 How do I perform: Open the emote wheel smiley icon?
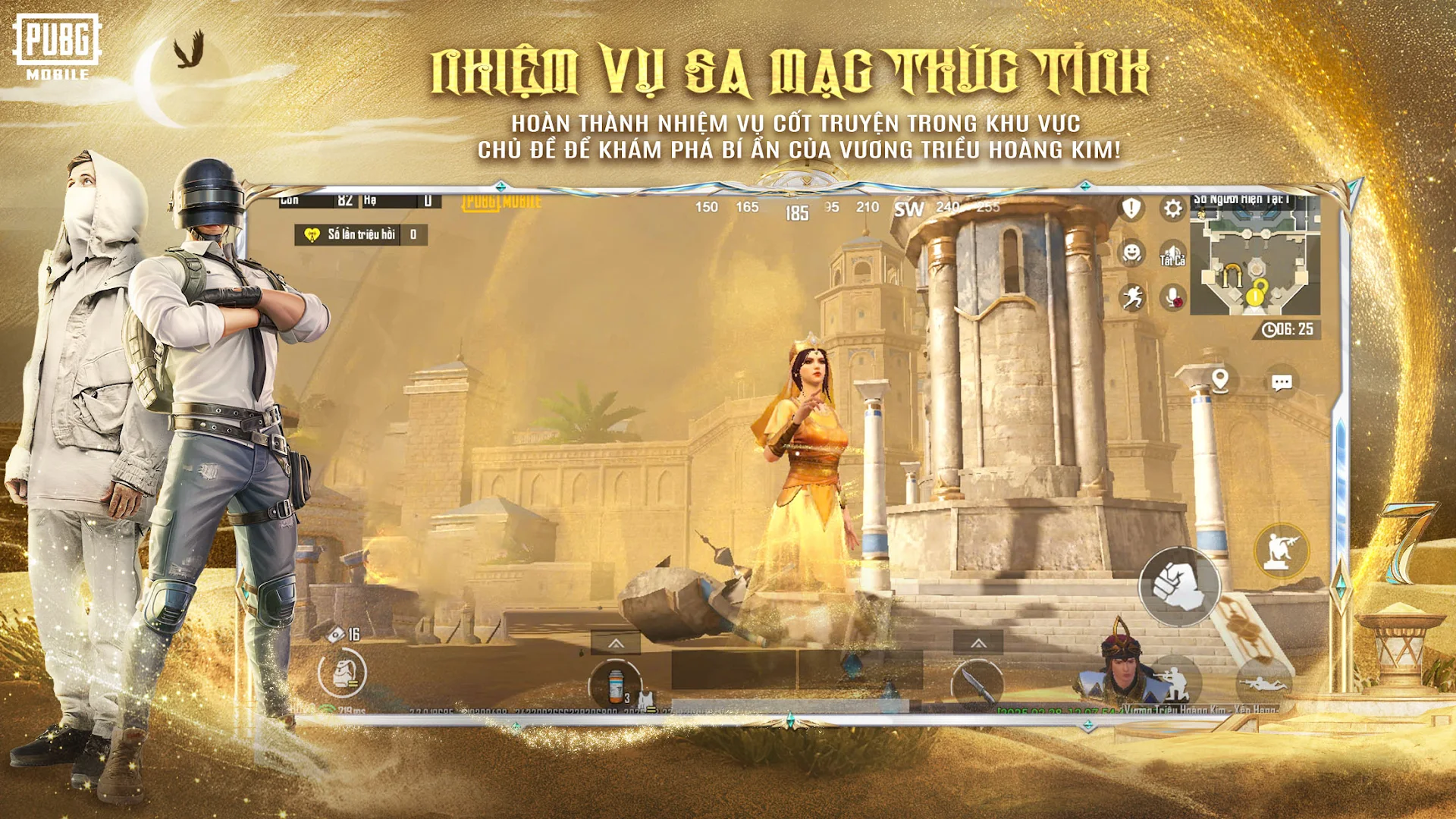(1132, 253)
